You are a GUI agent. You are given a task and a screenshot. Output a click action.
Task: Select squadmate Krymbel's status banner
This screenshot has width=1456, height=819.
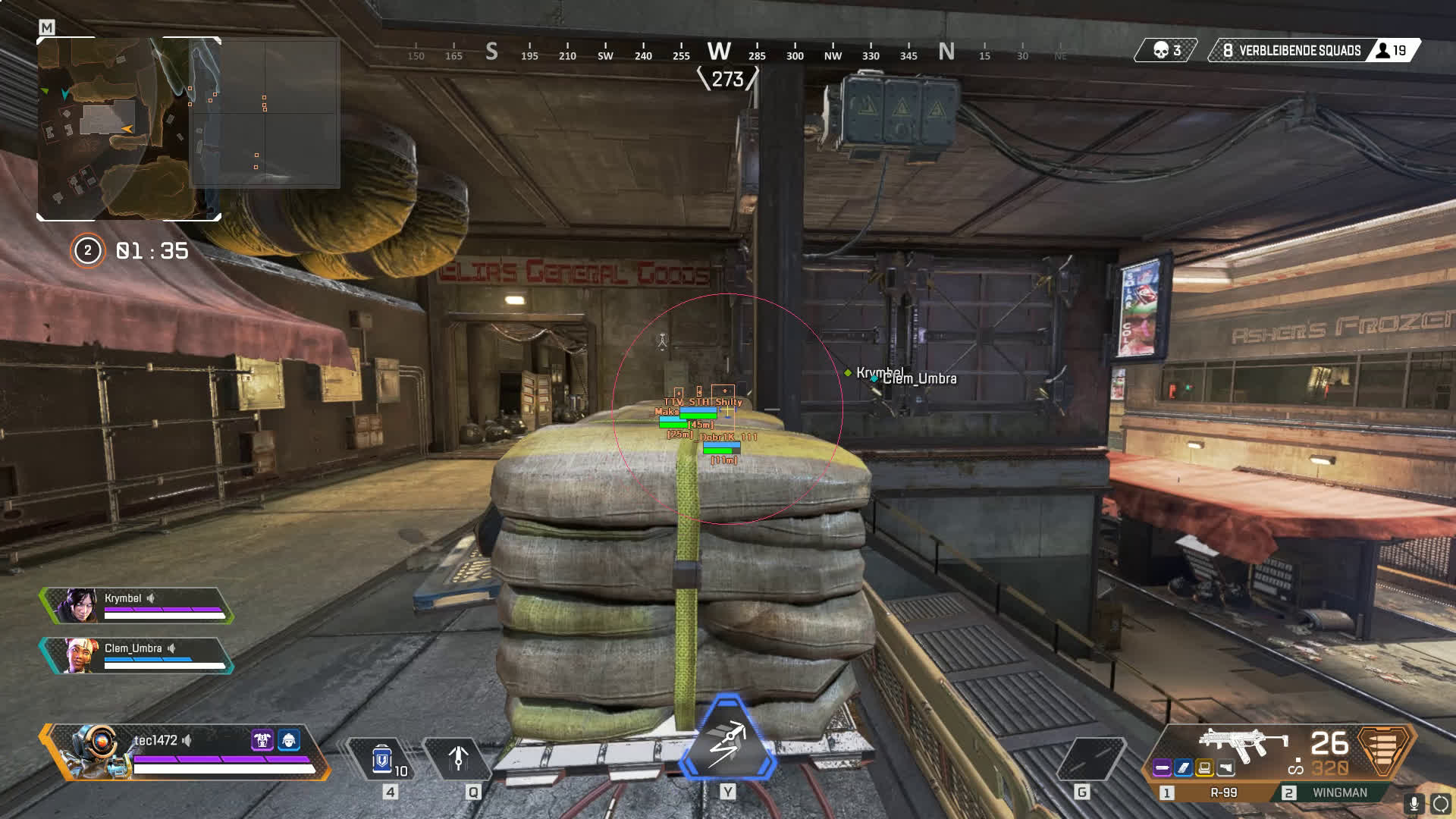click(137, 605)
